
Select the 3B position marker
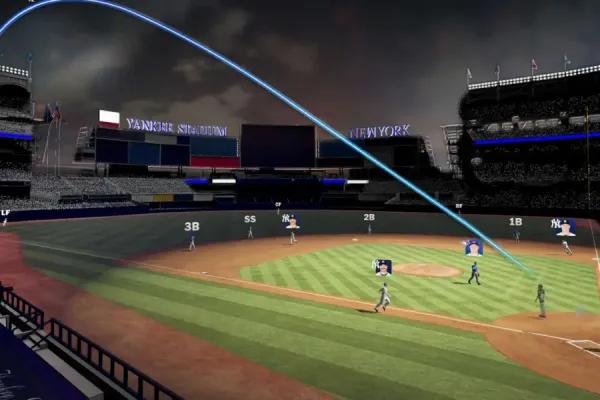pyautogui.click(x=191, y=226)
